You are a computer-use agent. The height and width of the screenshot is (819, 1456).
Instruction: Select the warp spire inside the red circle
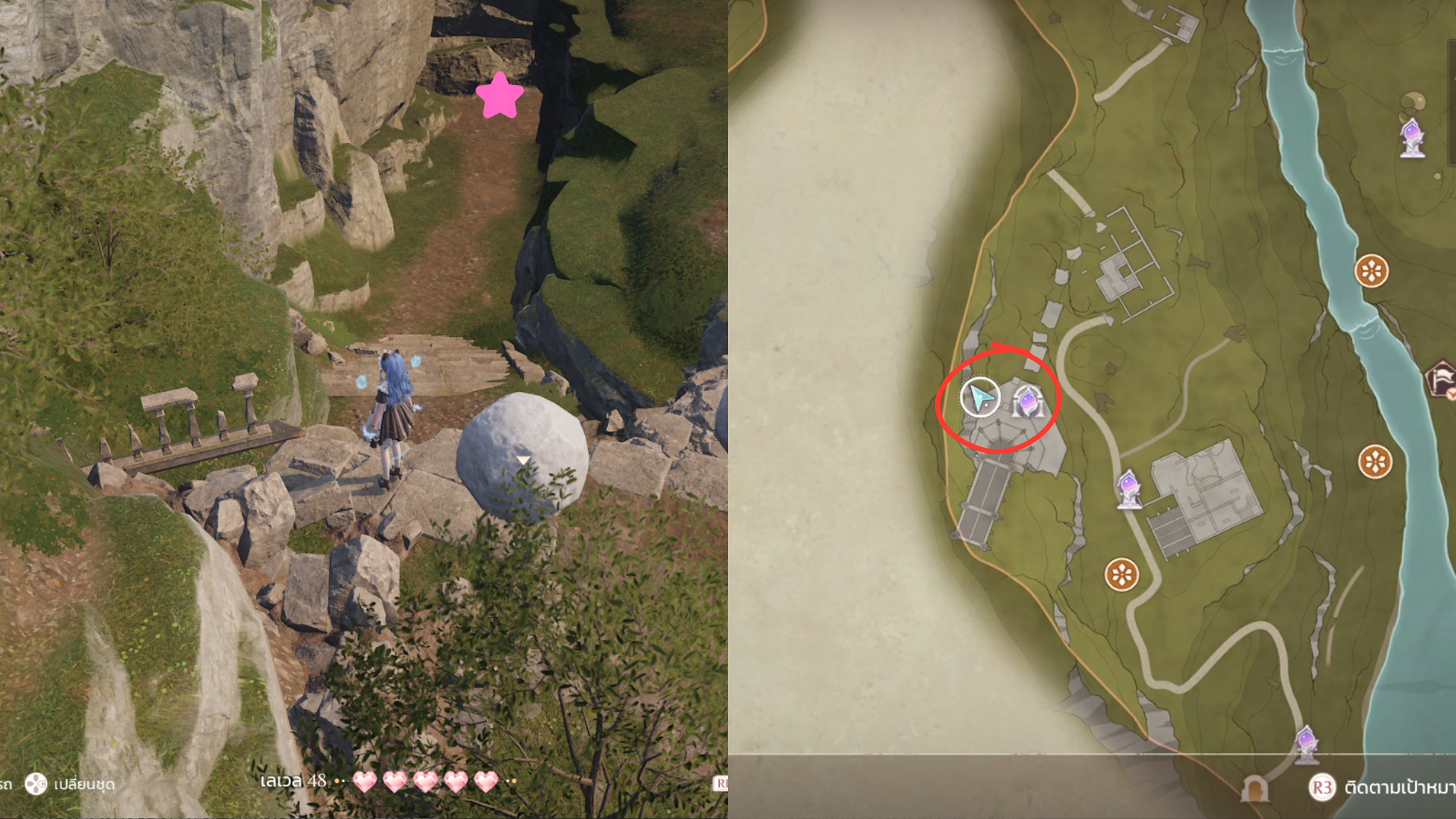(x=1027, y=402)
